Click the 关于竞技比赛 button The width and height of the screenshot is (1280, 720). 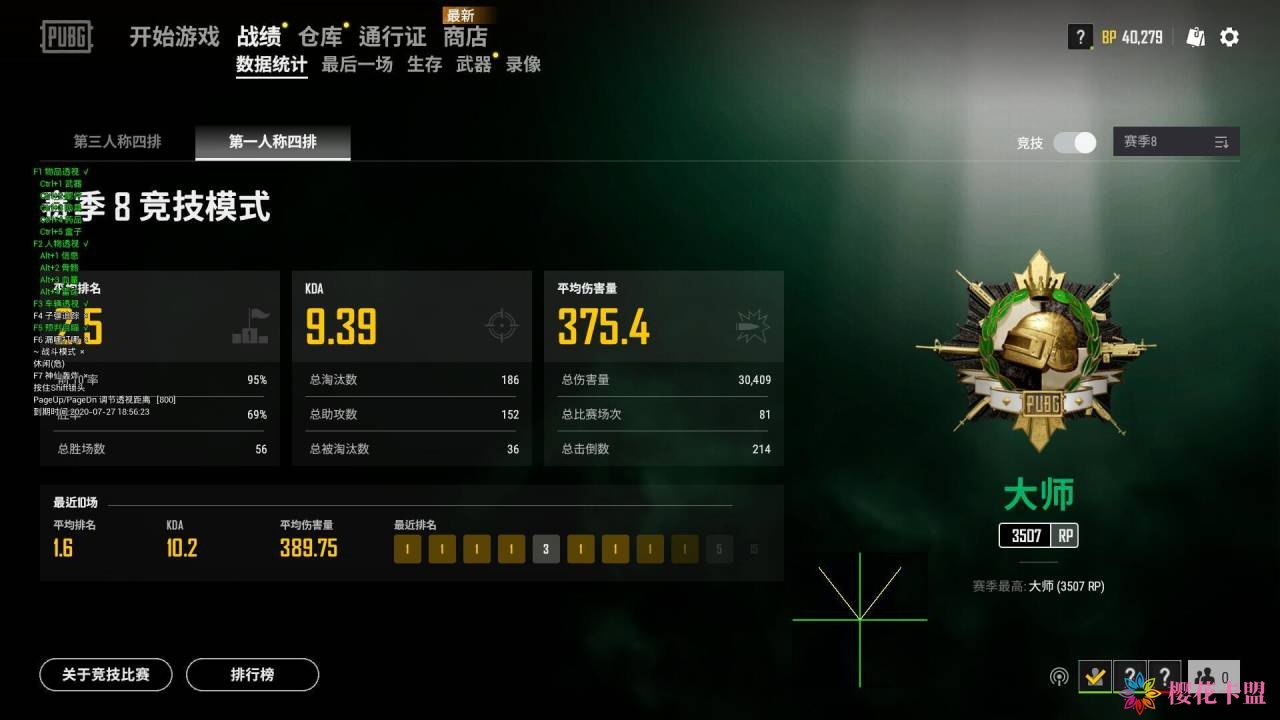pos(106,675)
